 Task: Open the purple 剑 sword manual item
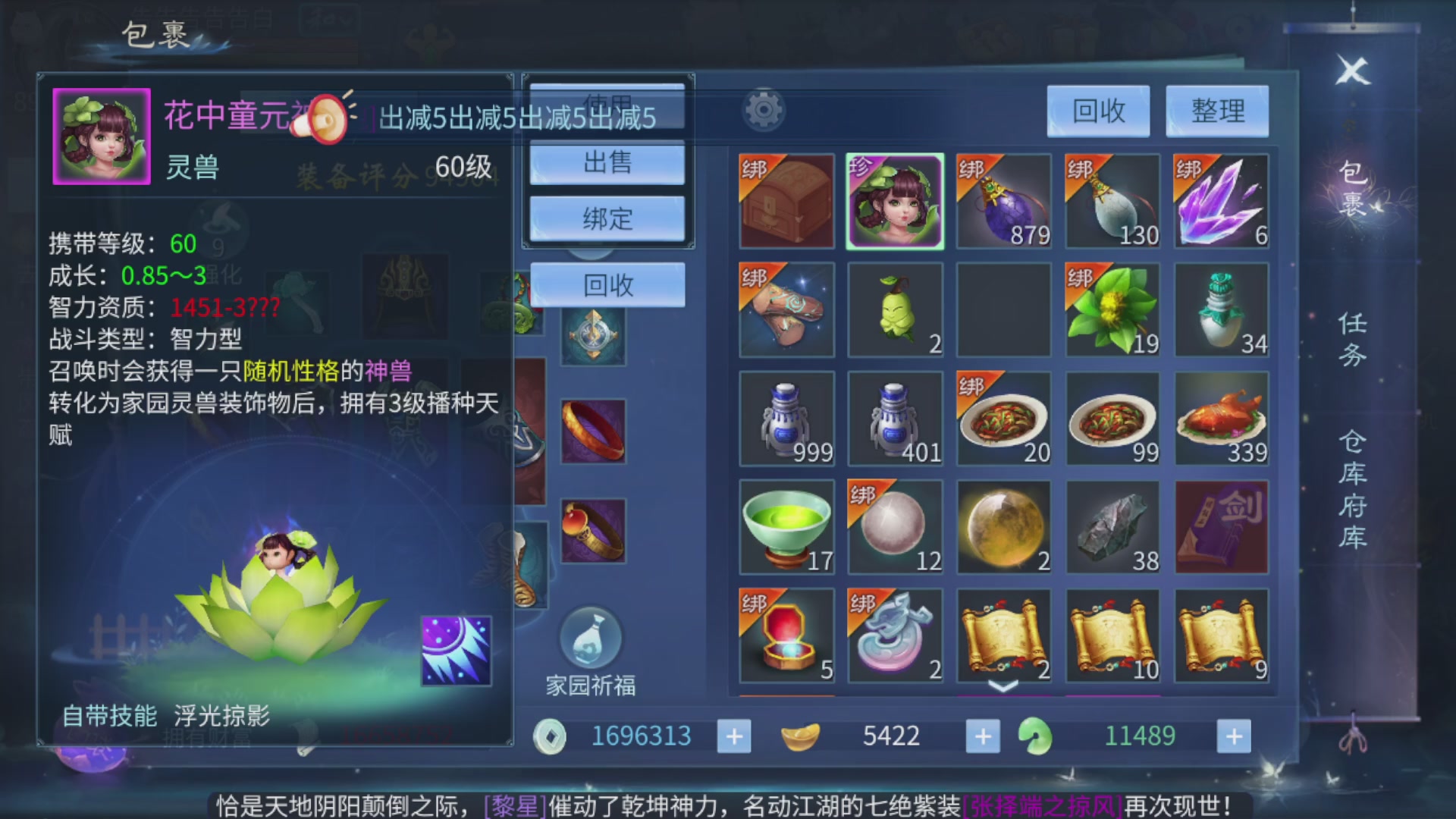click(1221, 527)
